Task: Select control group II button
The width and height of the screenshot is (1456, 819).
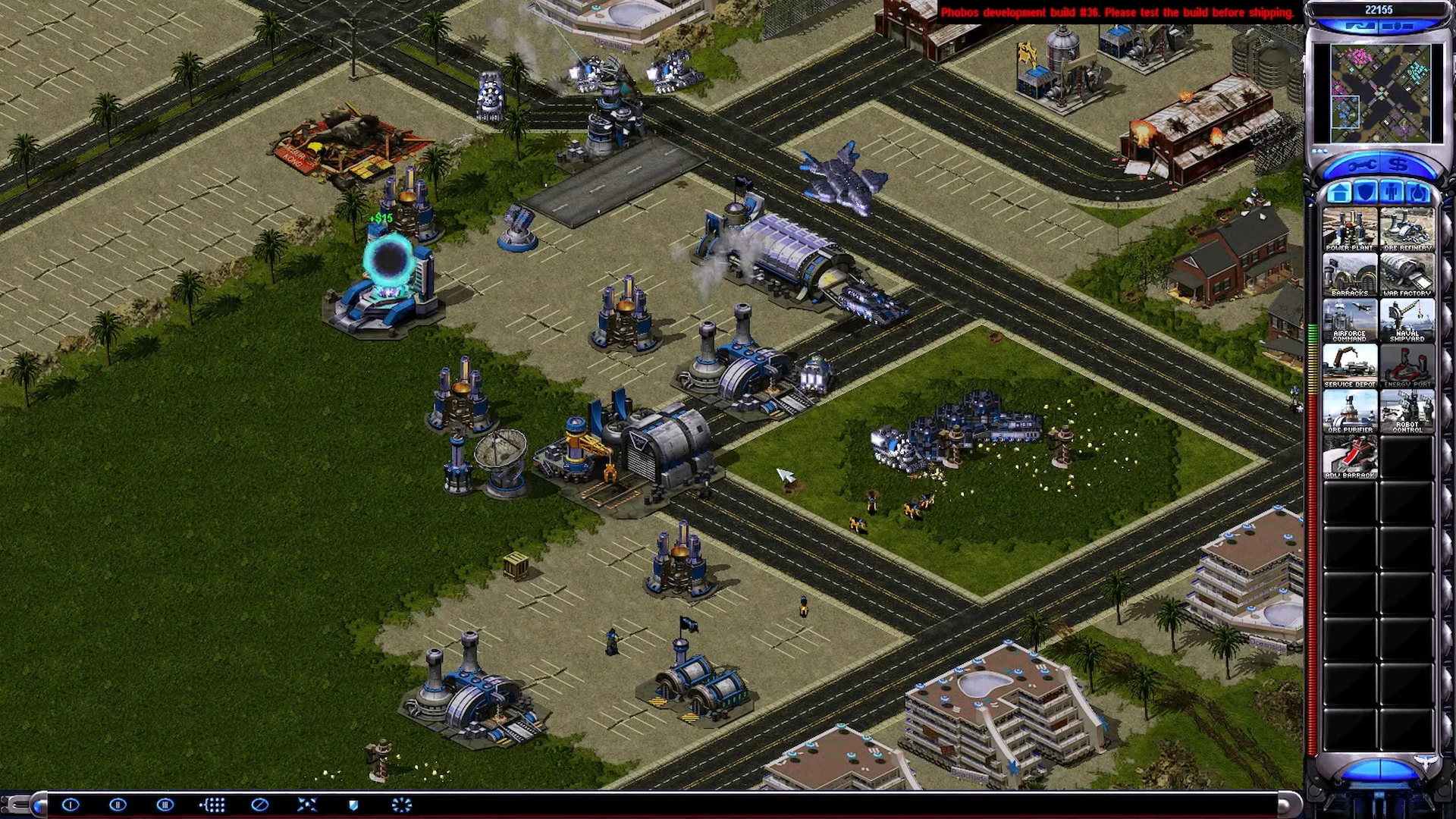Action: (118, 805)
